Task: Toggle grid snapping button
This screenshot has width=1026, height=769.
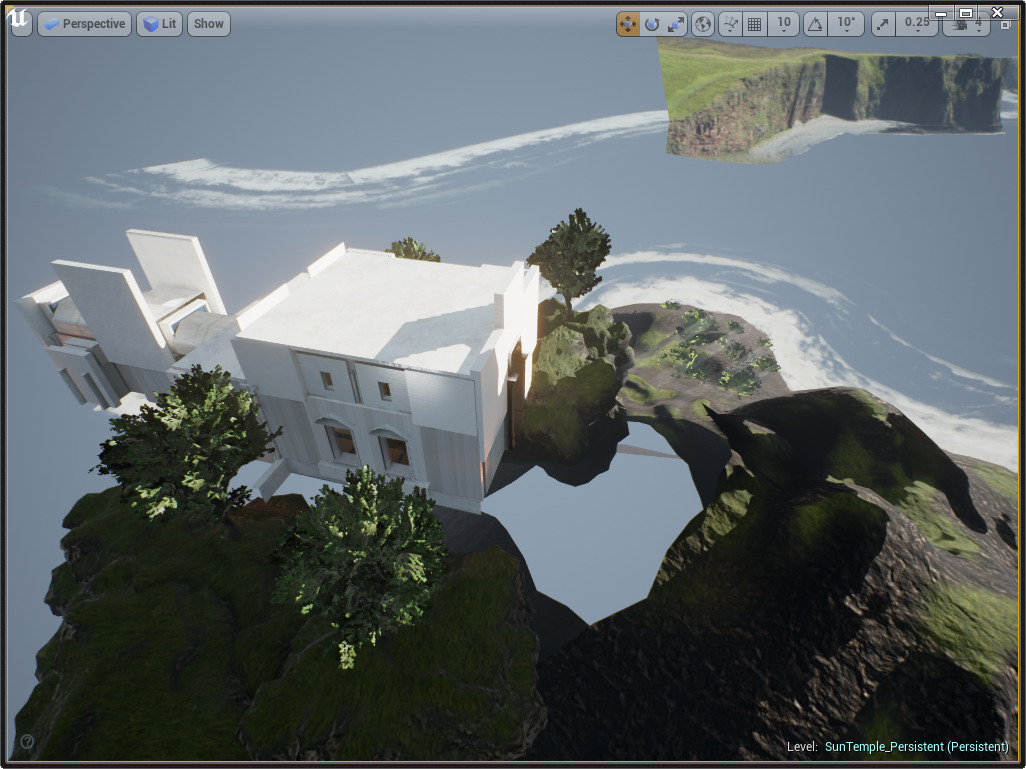Action: [x=755, y=24]
